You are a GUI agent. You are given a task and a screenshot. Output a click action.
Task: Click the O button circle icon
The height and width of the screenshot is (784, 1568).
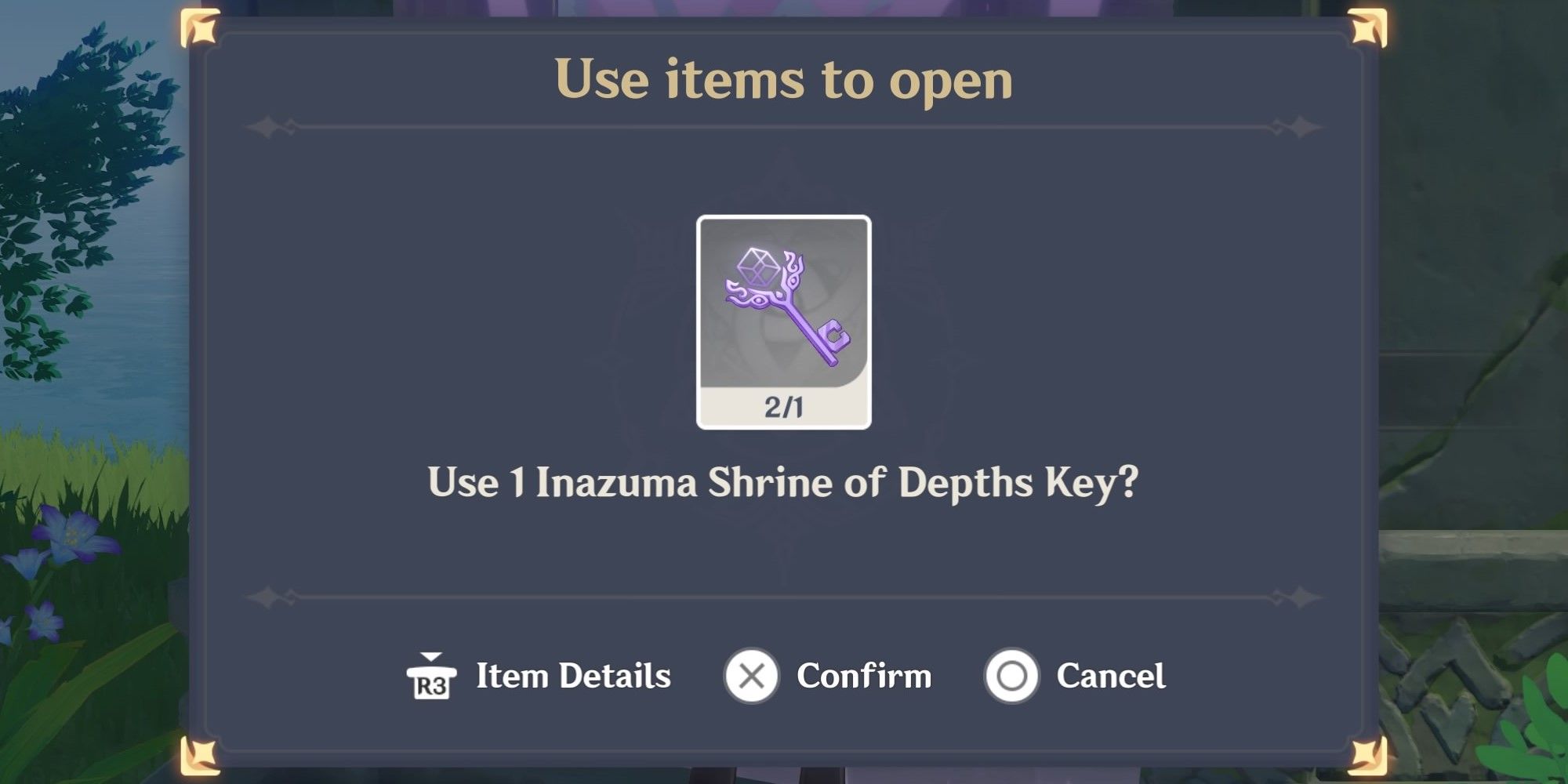1011,676
